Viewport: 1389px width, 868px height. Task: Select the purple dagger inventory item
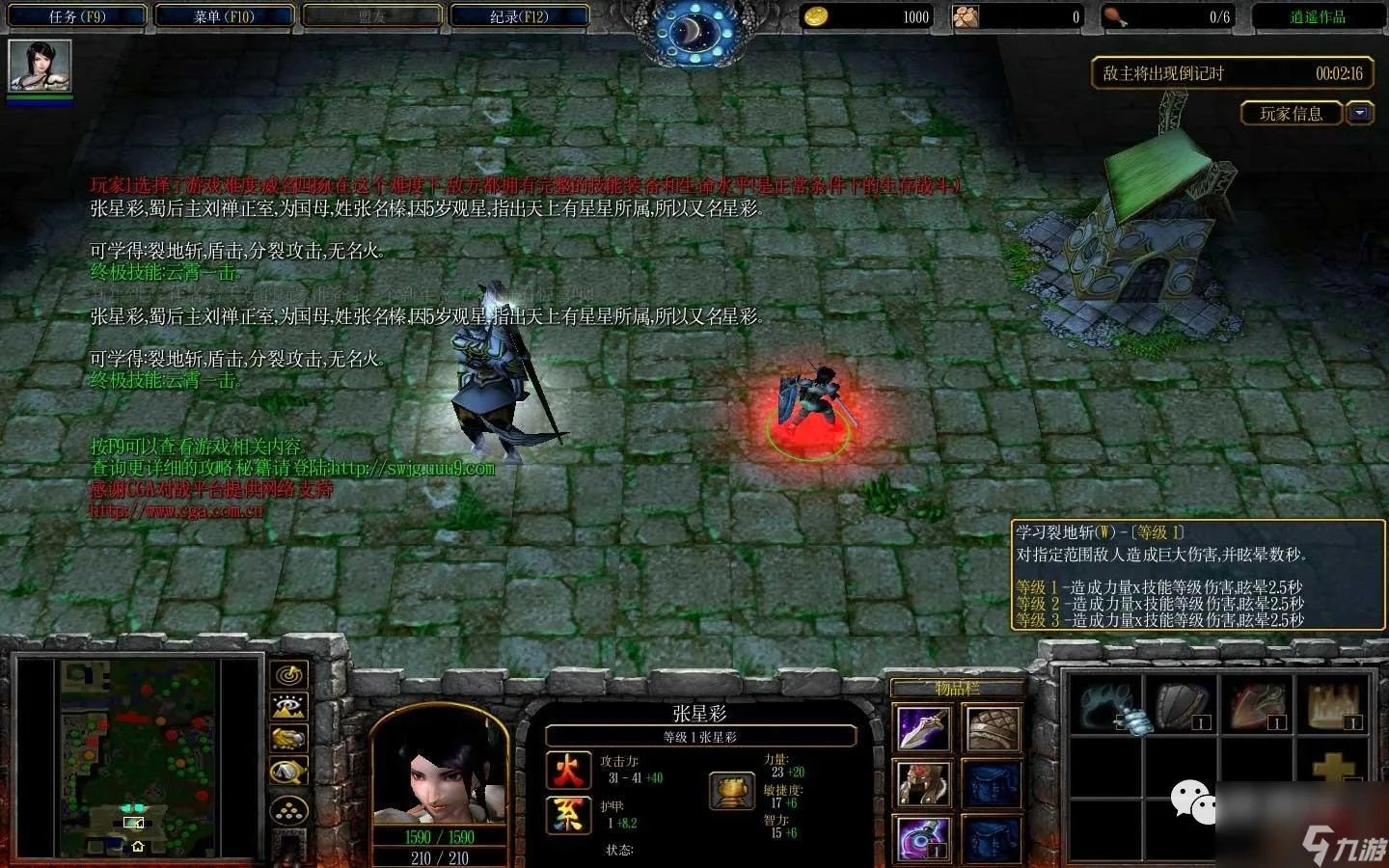[924, 728]
